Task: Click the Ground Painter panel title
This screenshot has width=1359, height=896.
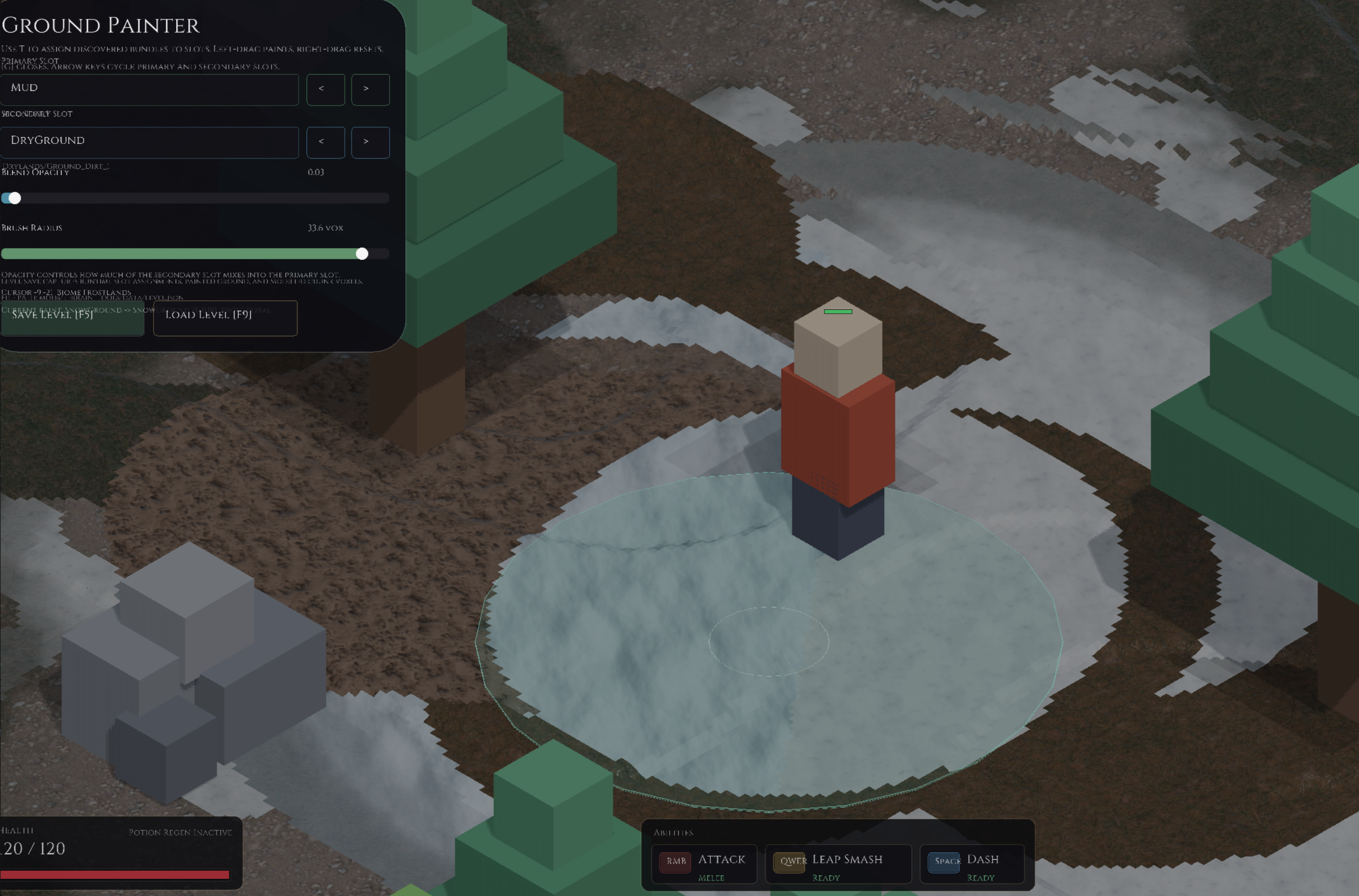Action: pos(99,25)
